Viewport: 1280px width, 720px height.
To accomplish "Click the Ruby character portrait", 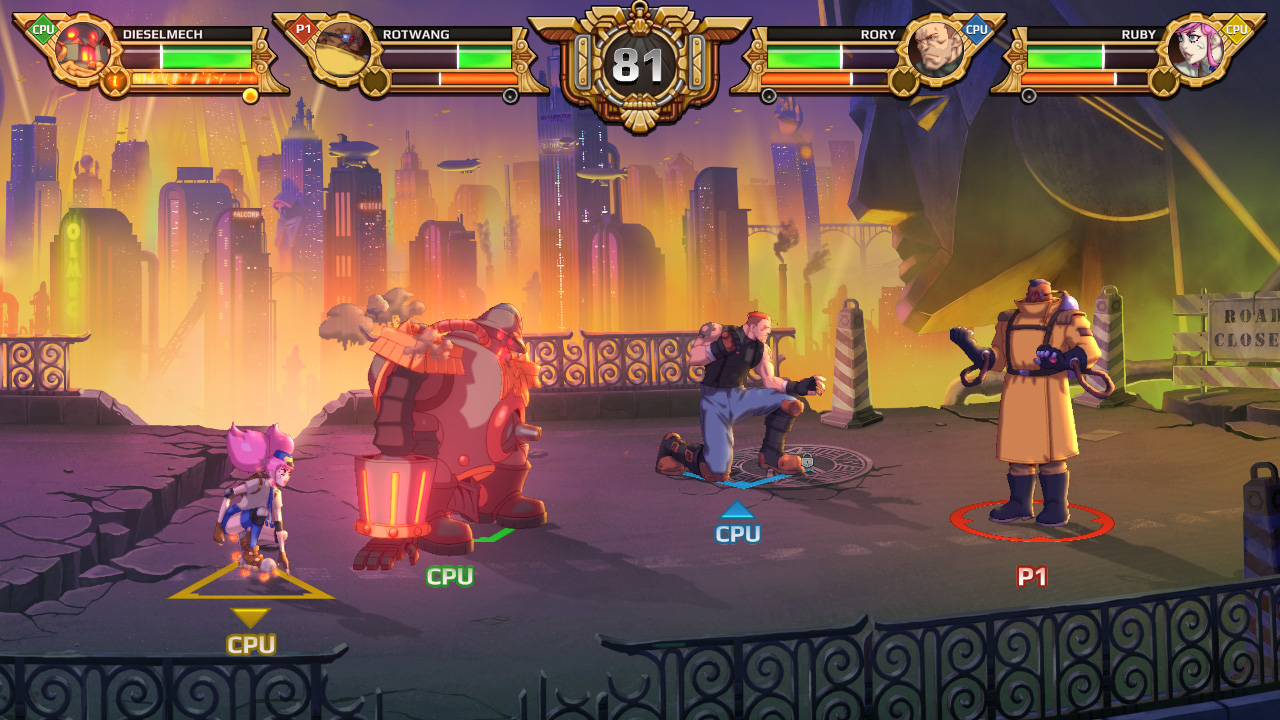I will click(1196, 49).
